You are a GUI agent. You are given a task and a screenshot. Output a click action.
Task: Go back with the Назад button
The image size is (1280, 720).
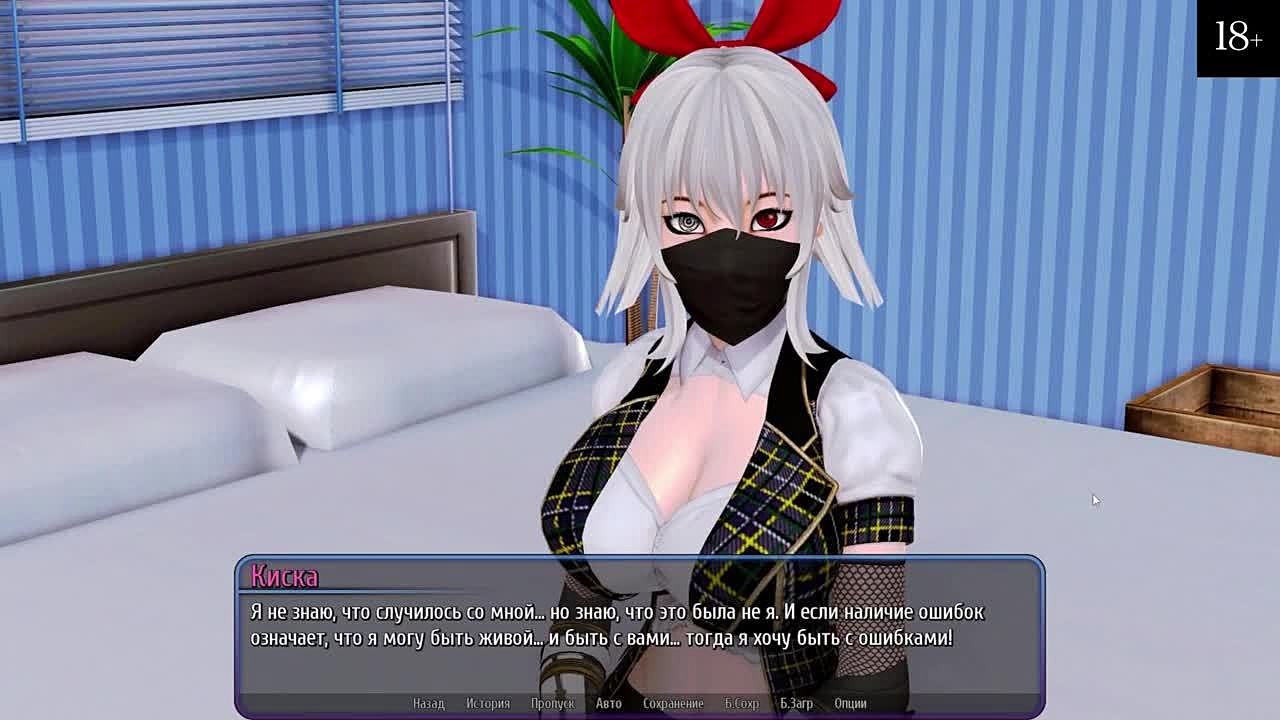428,703
